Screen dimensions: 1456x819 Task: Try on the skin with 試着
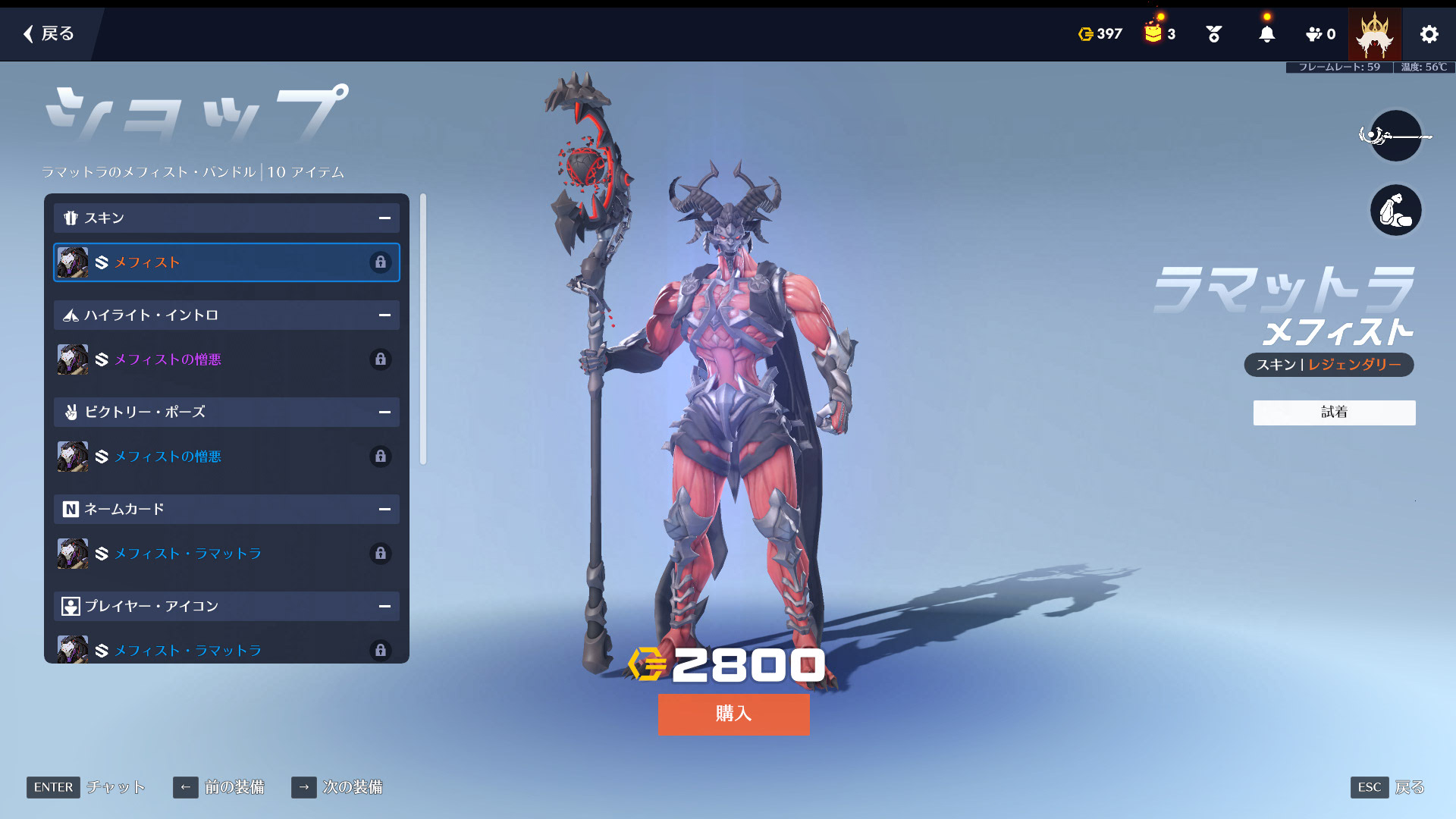1334,413
